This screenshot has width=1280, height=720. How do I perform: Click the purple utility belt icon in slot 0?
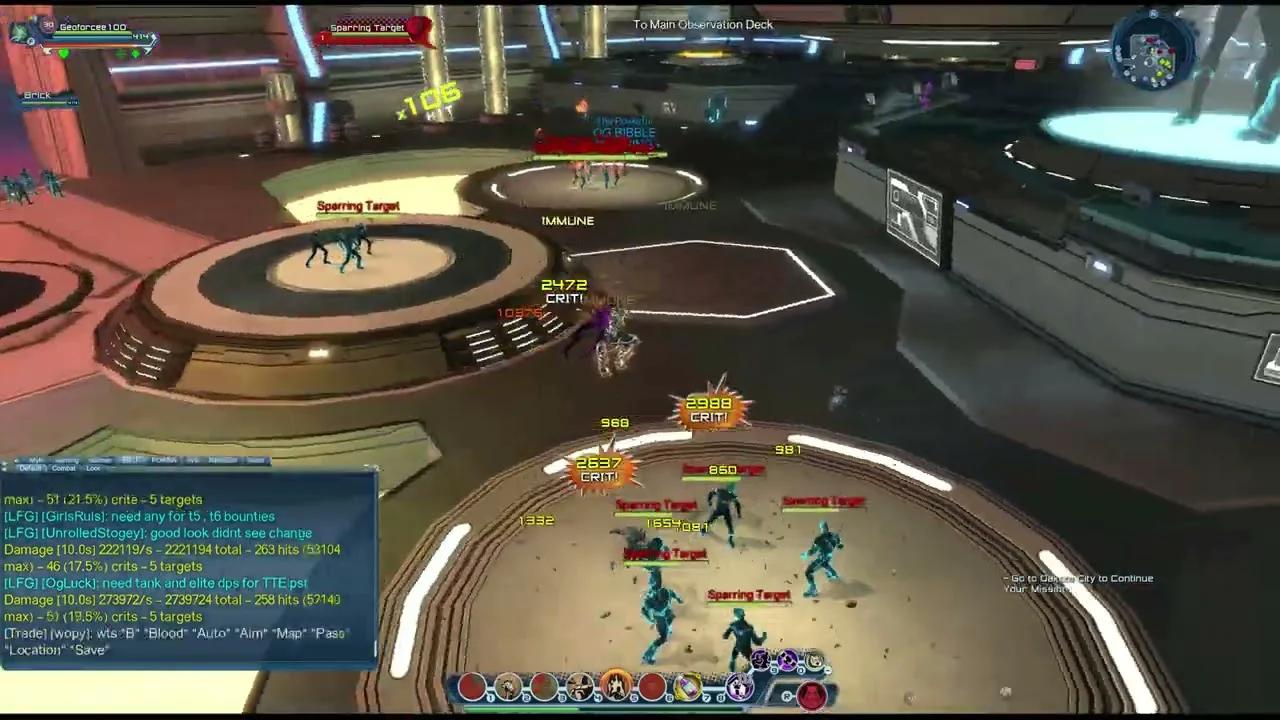coord(787,661)
